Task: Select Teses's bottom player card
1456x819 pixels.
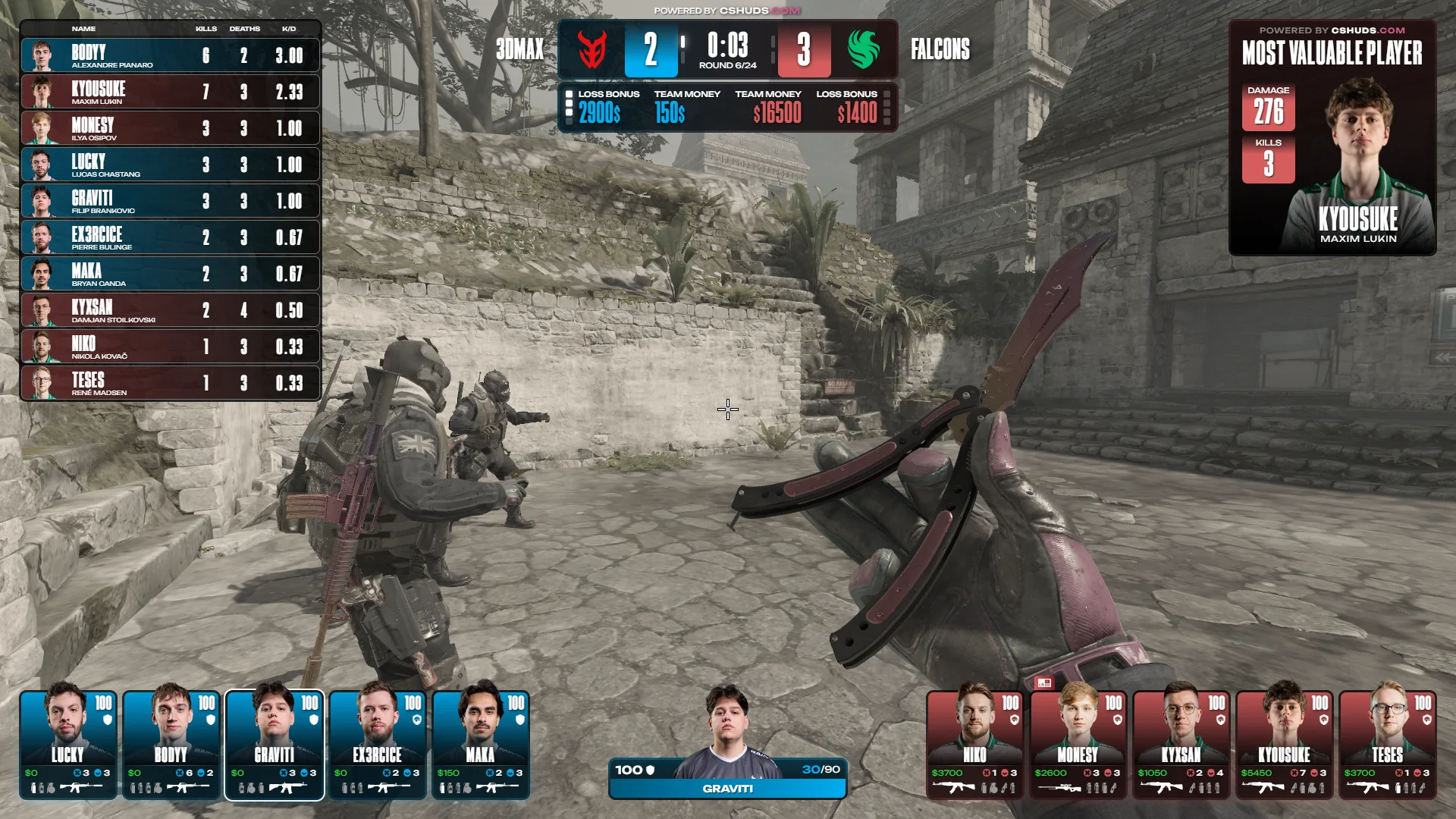Action: pyautogui.click(x=1388, y=745)
